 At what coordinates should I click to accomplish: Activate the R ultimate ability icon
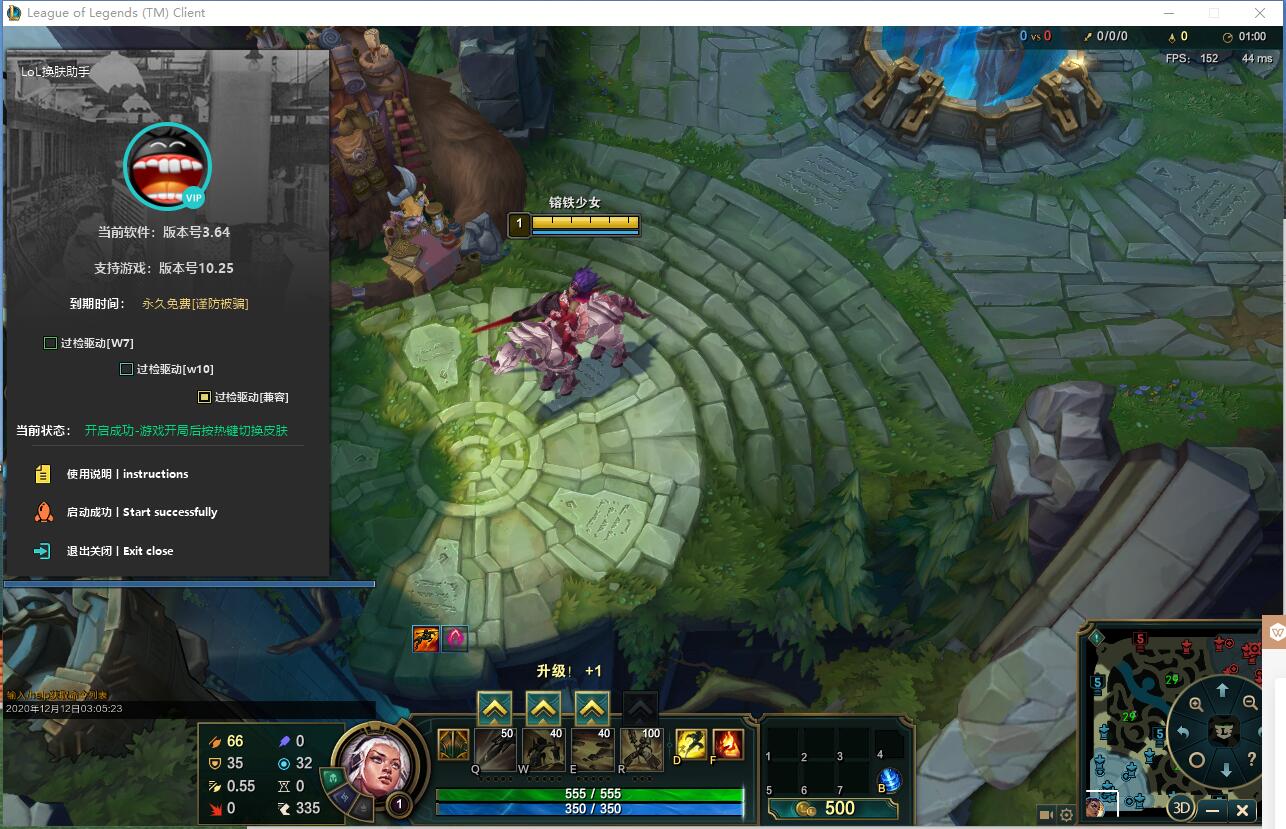(641, 748)
